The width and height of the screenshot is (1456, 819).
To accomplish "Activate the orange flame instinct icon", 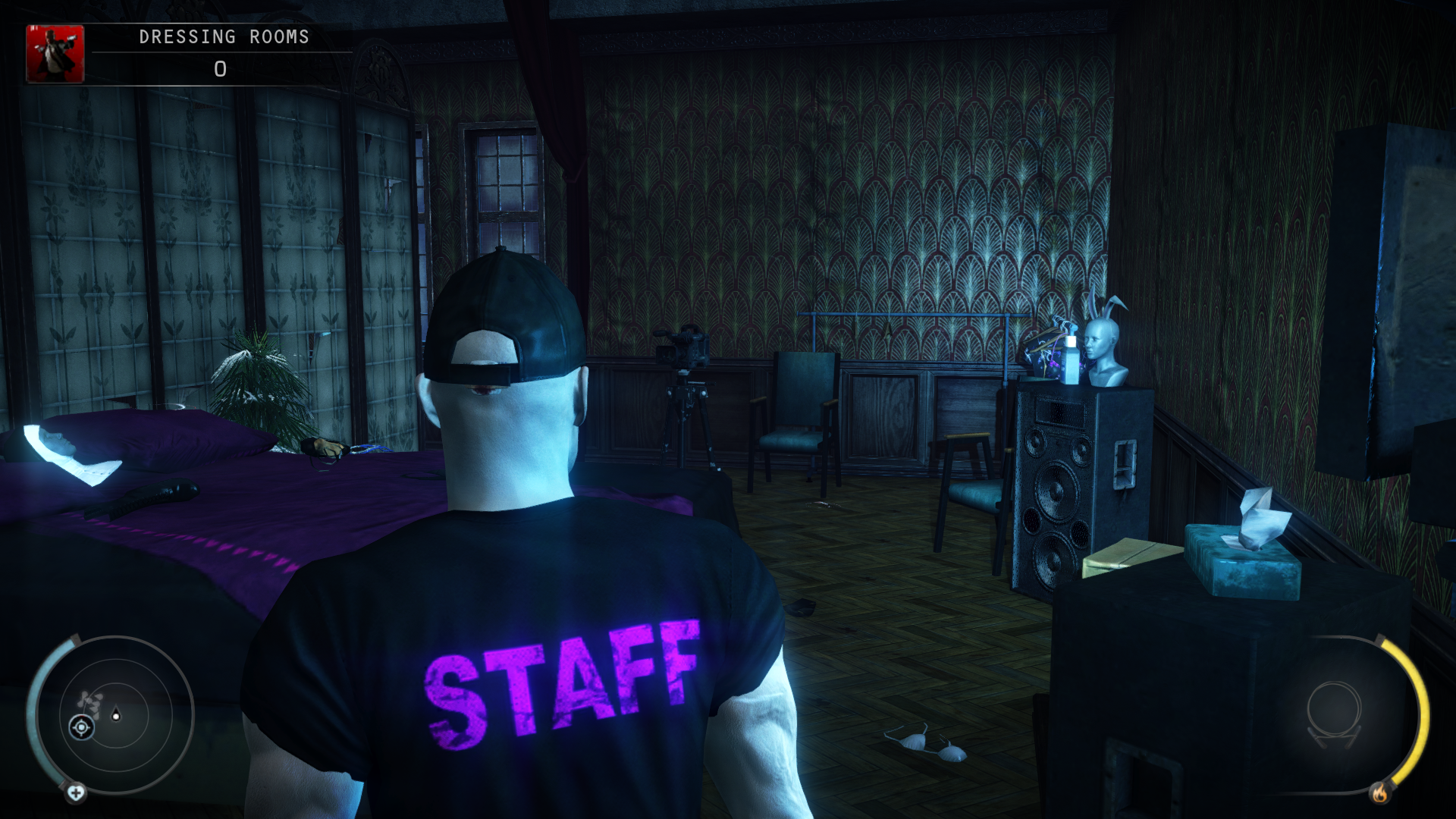I will [x=1379, y=793].
